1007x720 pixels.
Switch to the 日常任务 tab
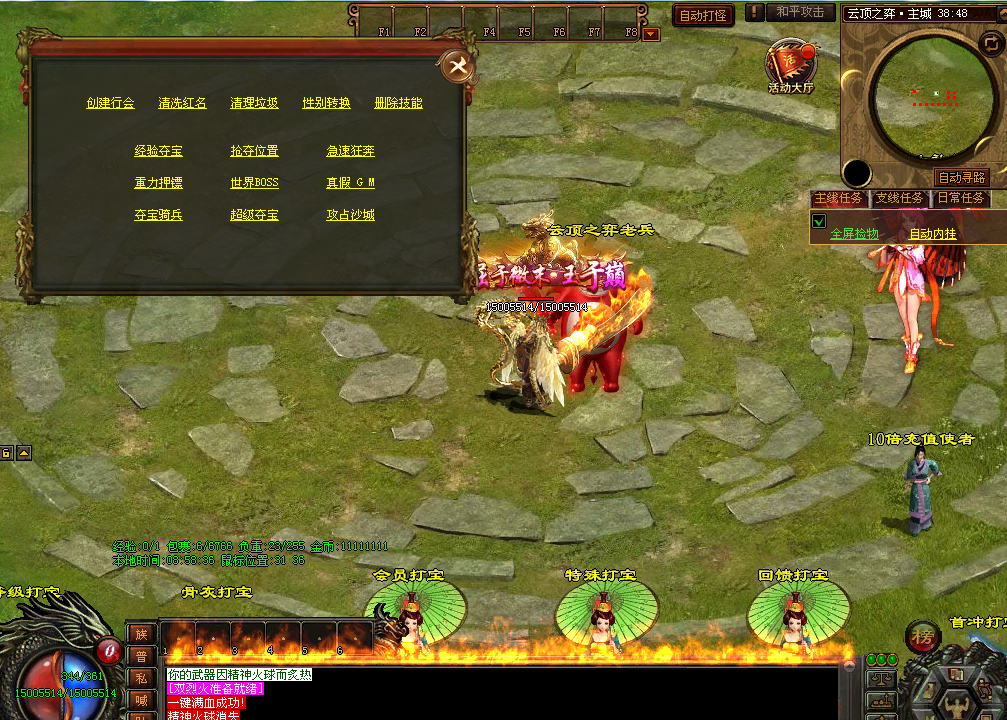(960, 198)
